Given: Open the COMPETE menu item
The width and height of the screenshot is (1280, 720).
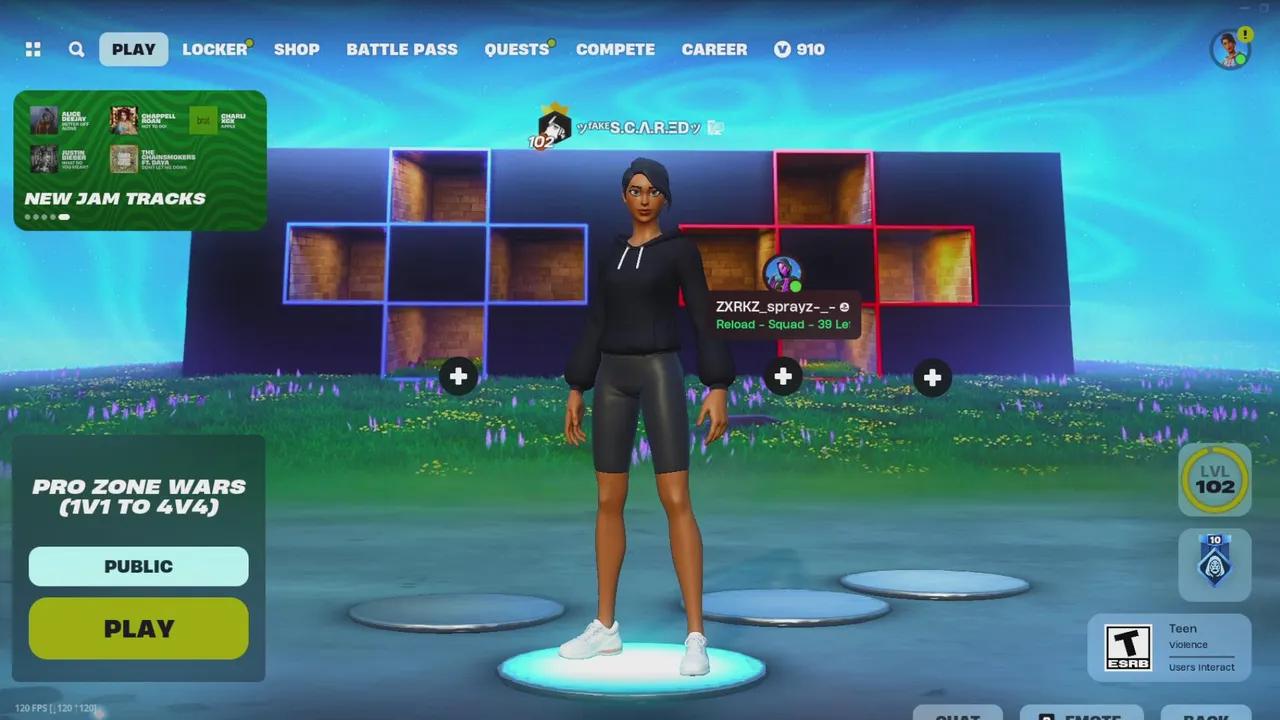Looking at the screenshot, I should 615,49.
